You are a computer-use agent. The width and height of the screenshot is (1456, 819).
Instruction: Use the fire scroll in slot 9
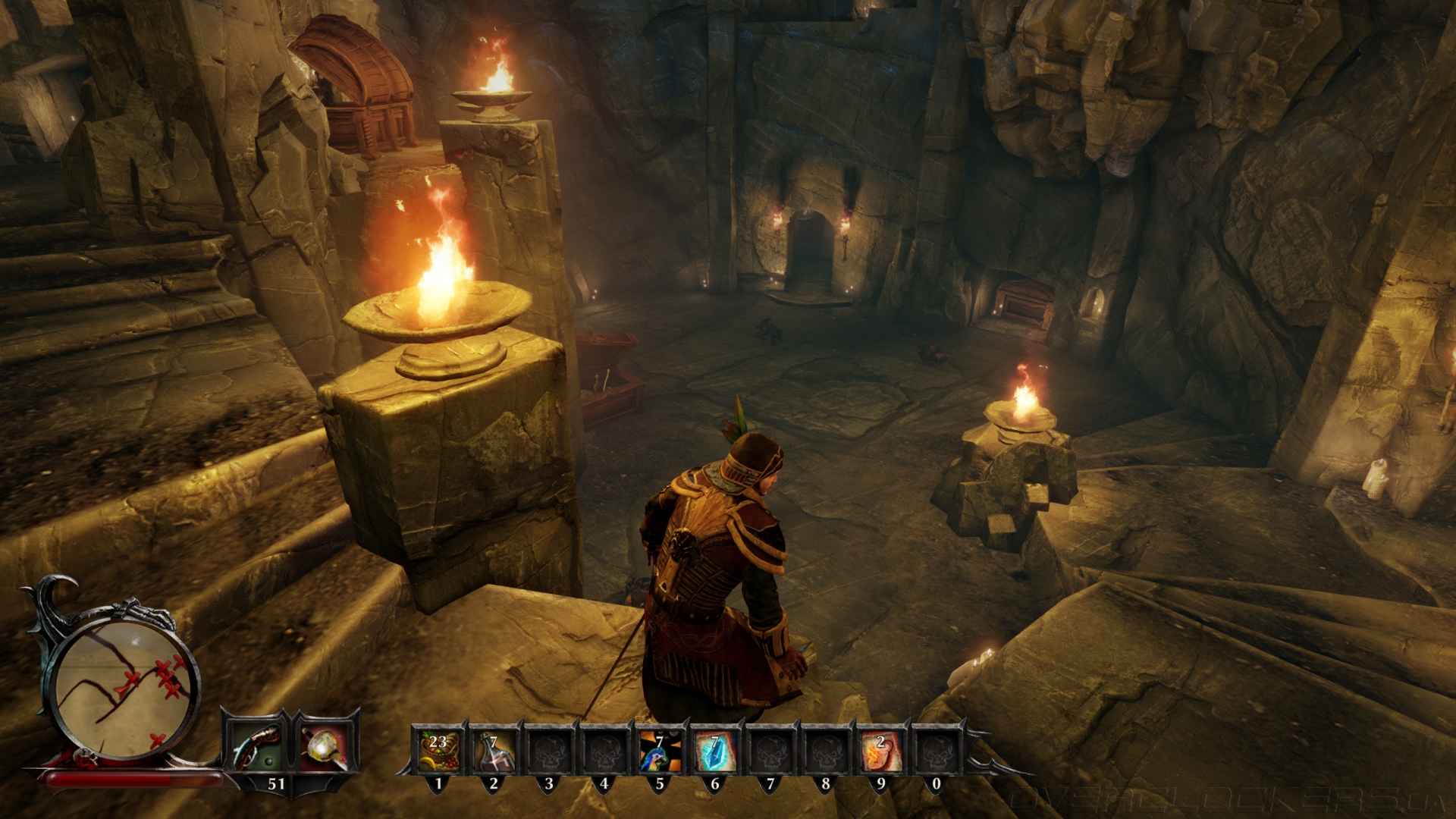coord(880,750)
